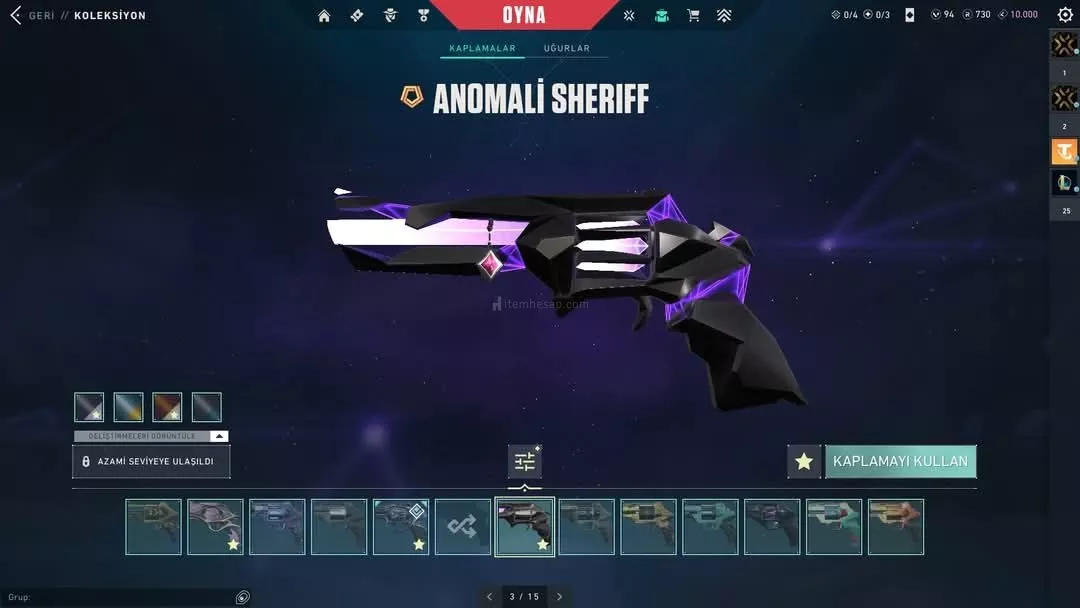1080x608 pixels.
Task: Click the Azami Seviyeye Ulaşıldı button
Action: click(x=151, y=461)
